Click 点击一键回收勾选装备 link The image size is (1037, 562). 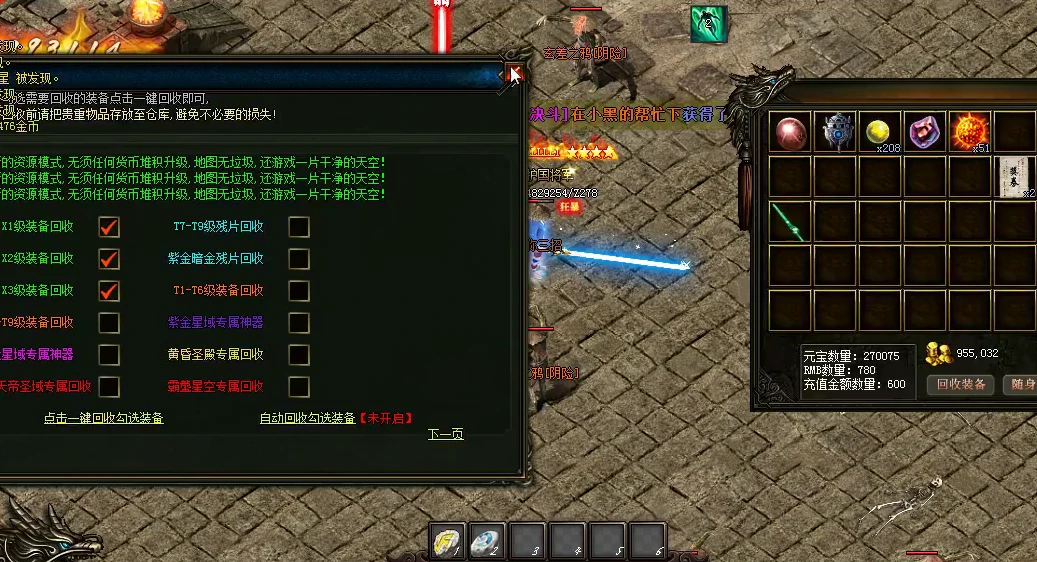click(103, 418)
